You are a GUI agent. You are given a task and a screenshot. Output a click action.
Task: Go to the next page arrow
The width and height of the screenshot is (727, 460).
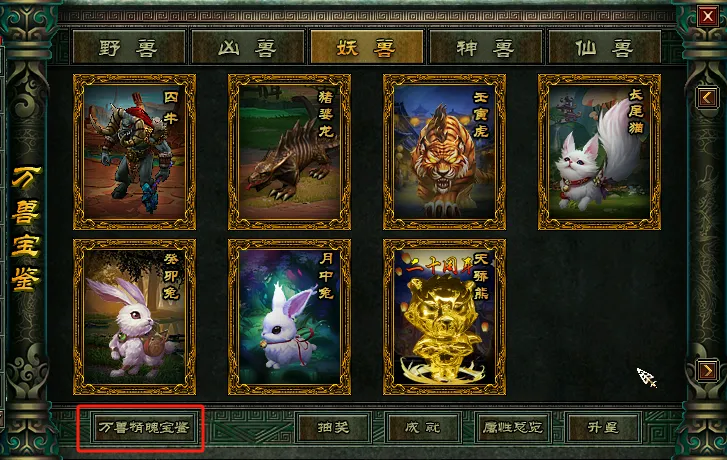click(x=706, y=370)
